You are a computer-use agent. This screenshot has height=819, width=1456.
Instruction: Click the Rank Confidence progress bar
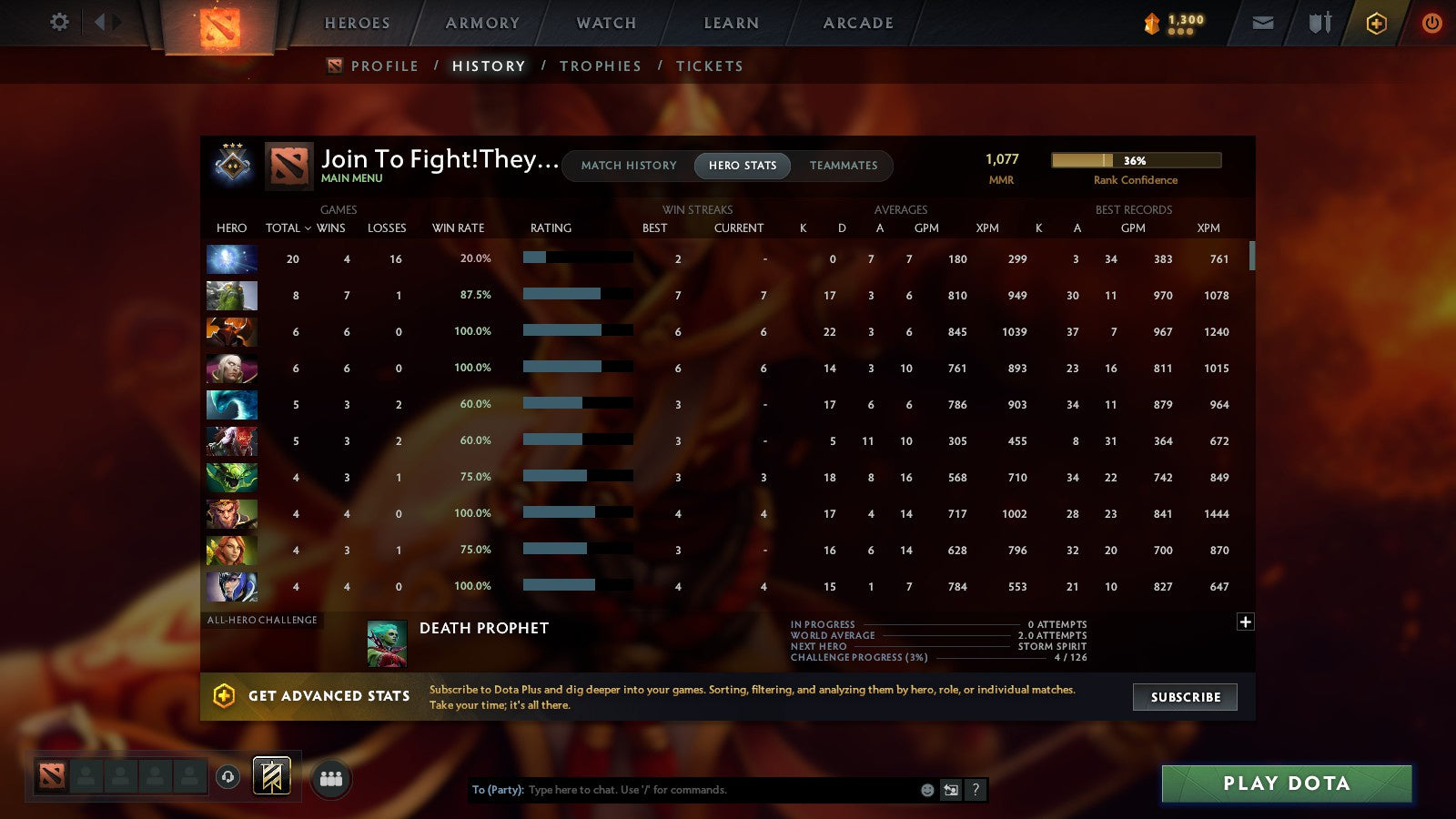coord(1137,159)
